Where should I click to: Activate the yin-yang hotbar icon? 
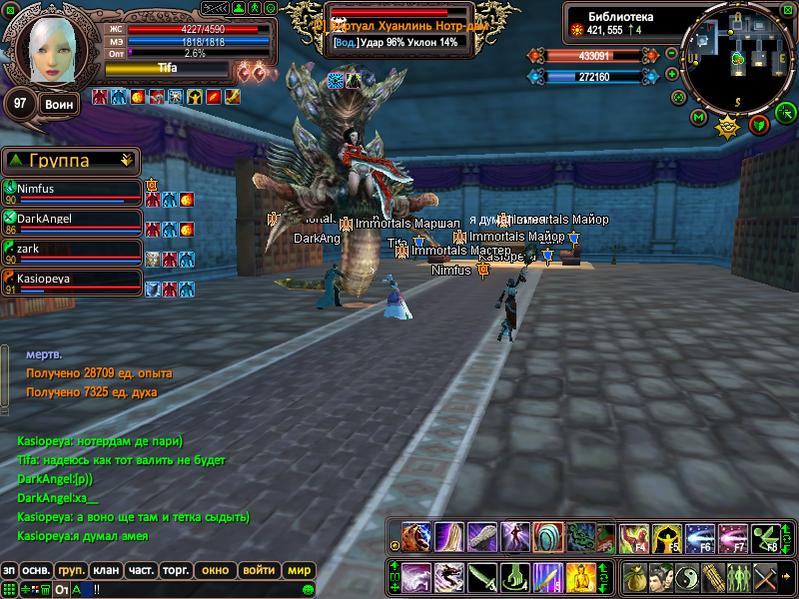[688, 577]
